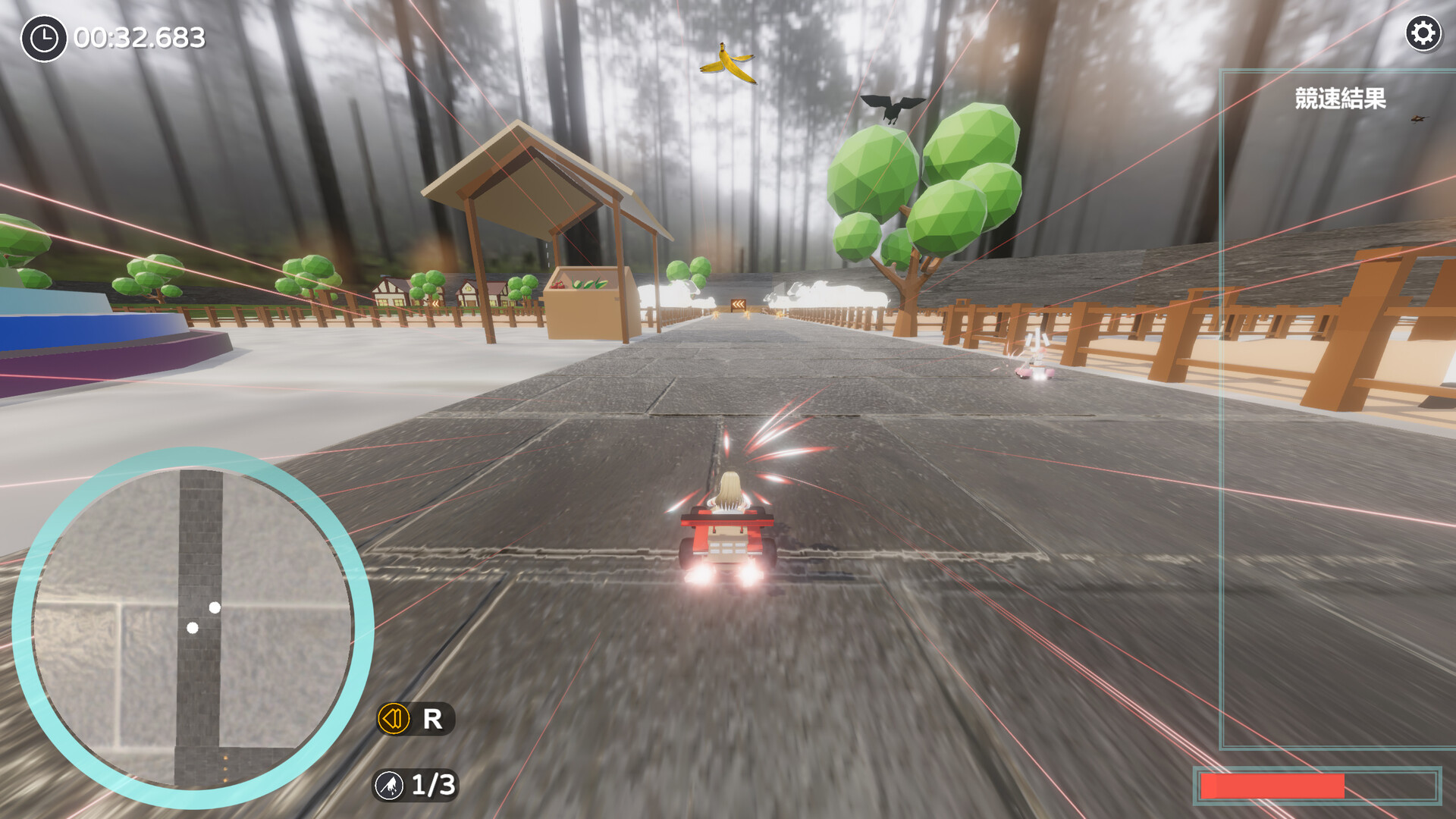The width and height of the screenshot is (1456, 819).
Task: Open the pause menu via the gear
Action: coord(1423,33)
